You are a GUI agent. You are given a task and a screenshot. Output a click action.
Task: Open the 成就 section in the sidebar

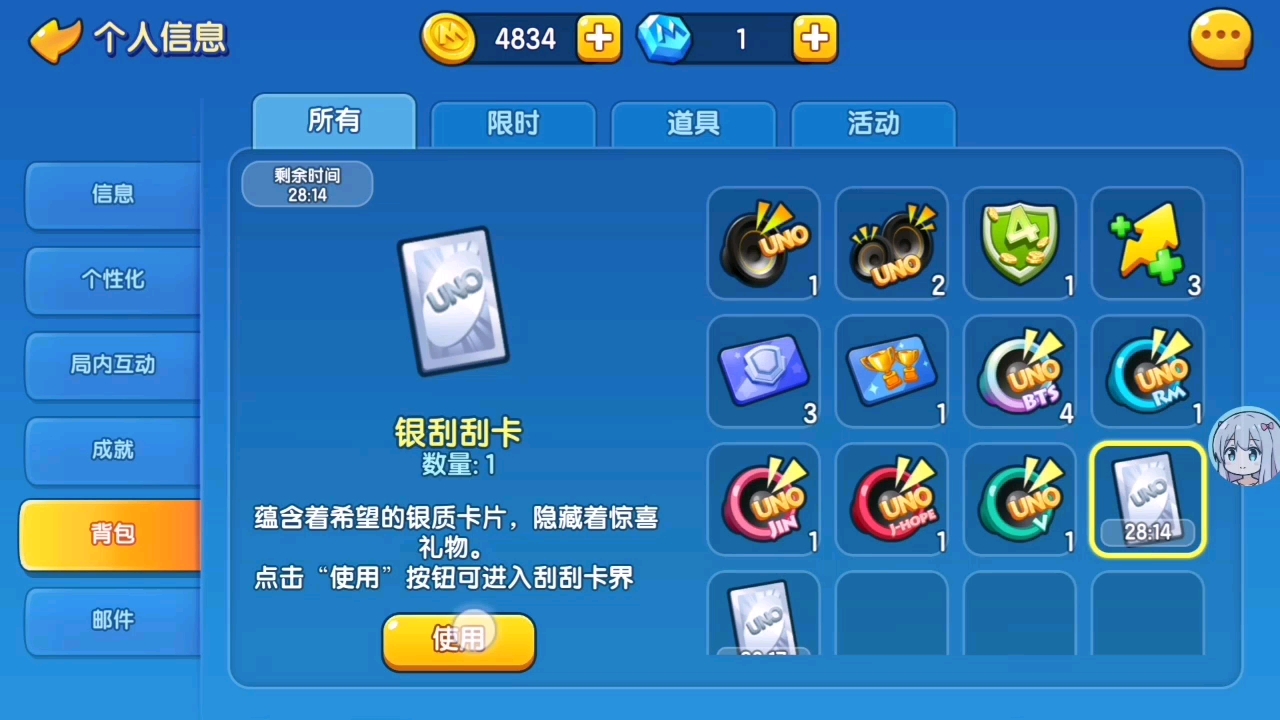coord(112,450)
